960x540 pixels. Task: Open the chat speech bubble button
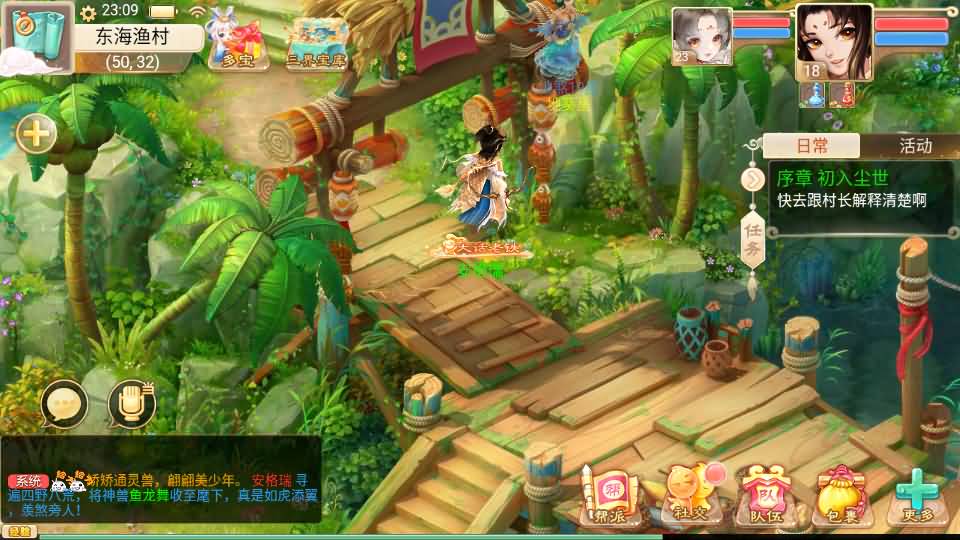(x=66, y=404)
